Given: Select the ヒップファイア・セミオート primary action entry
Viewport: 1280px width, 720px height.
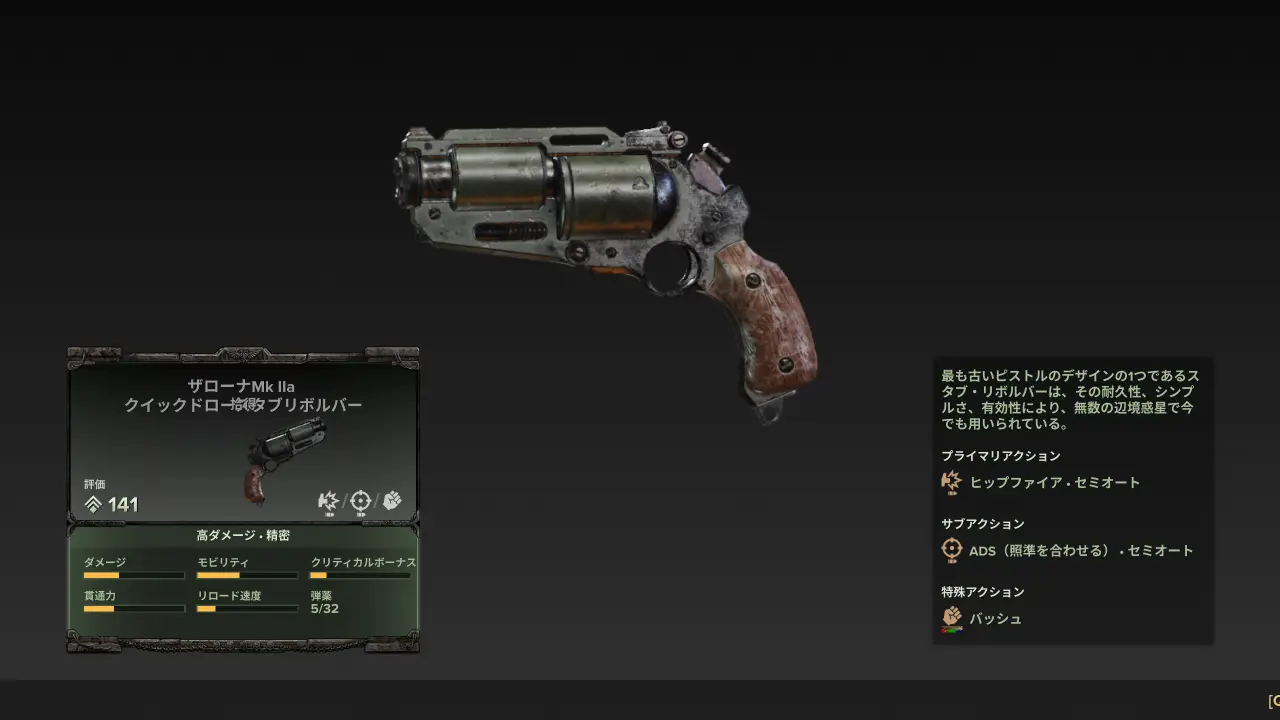Looking at the screenshot, I should [1054, 482].
